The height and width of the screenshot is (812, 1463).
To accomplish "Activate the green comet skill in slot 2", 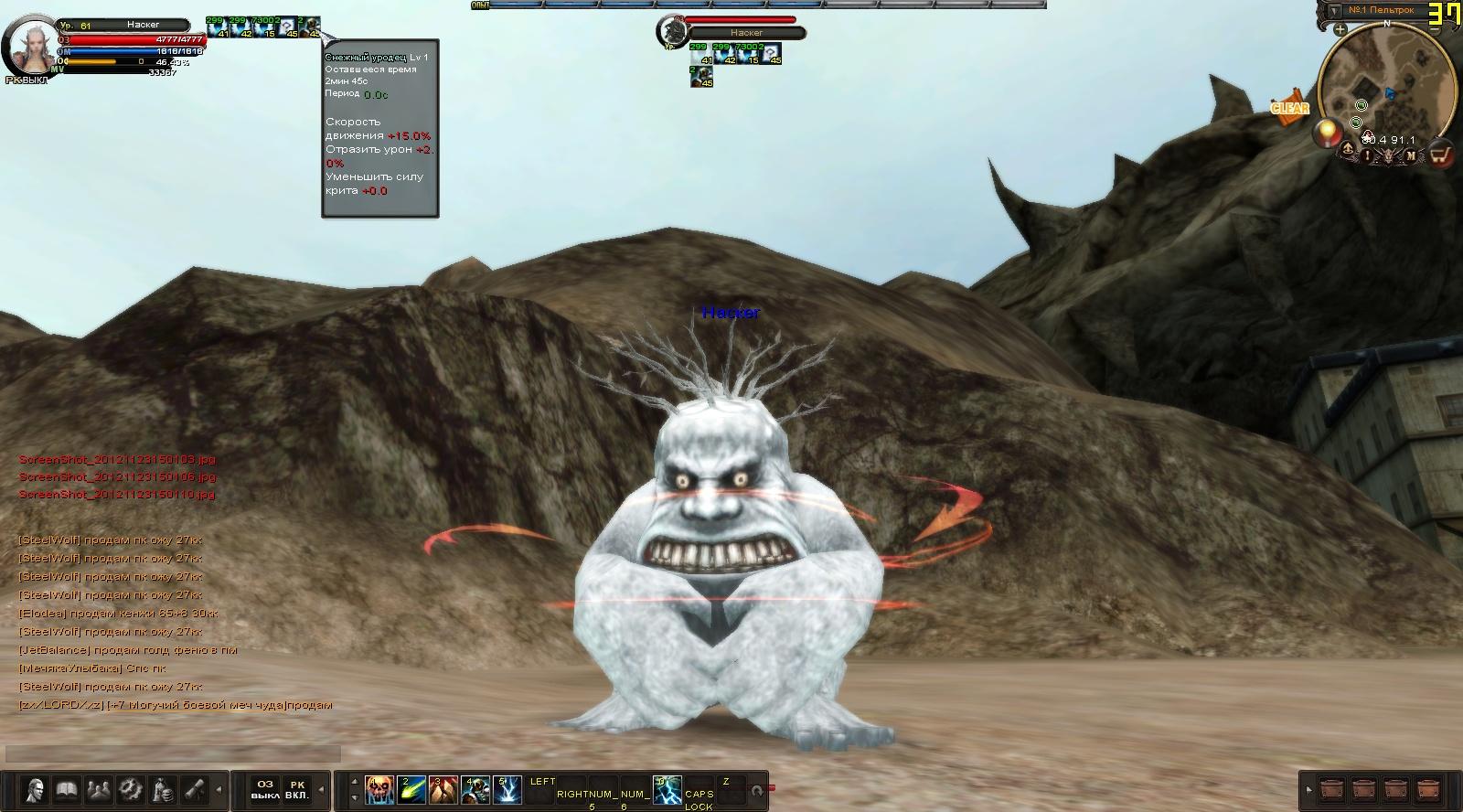I will 411,790.
